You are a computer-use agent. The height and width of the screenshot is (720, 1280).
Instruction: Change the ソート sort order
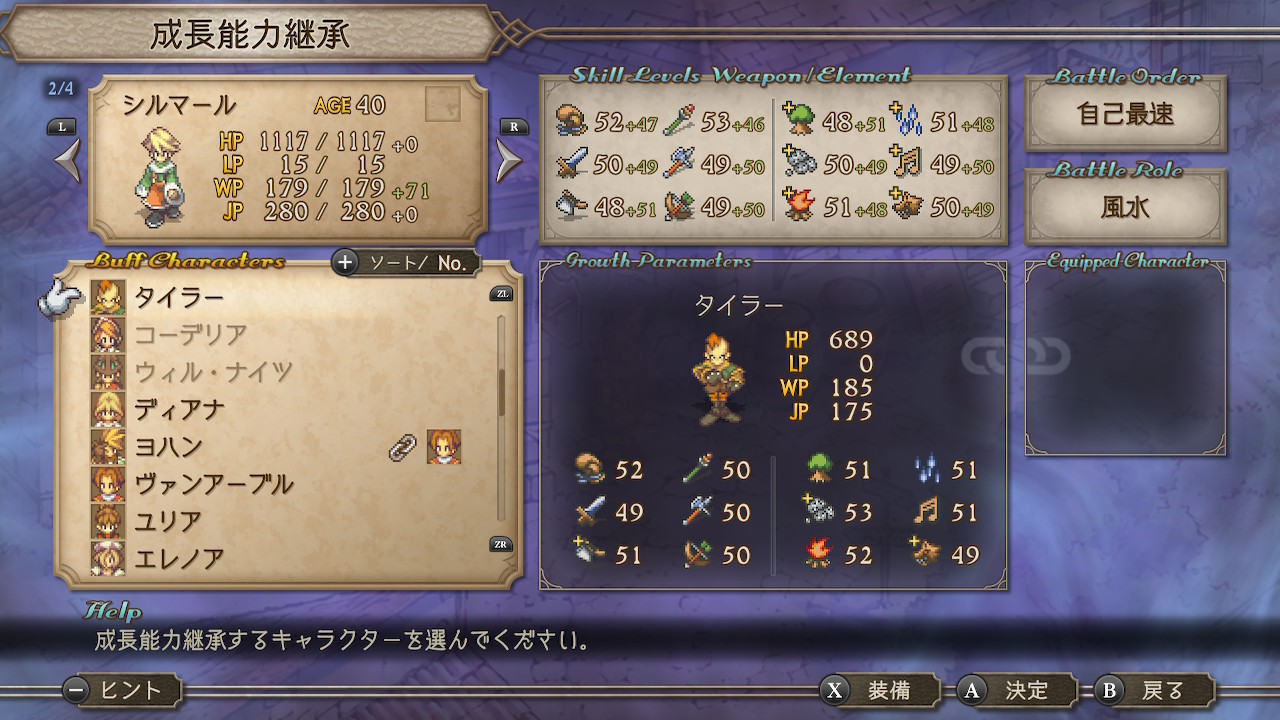click(x=406, y=263)
